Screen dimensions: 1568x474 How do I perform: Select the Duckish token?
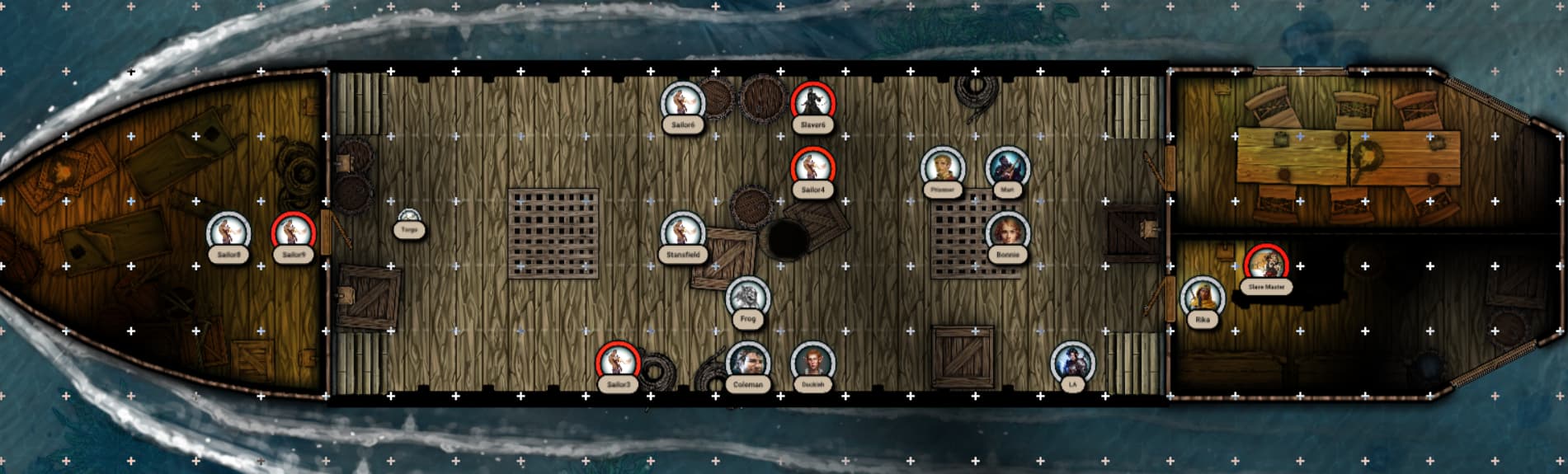(812, 362)
